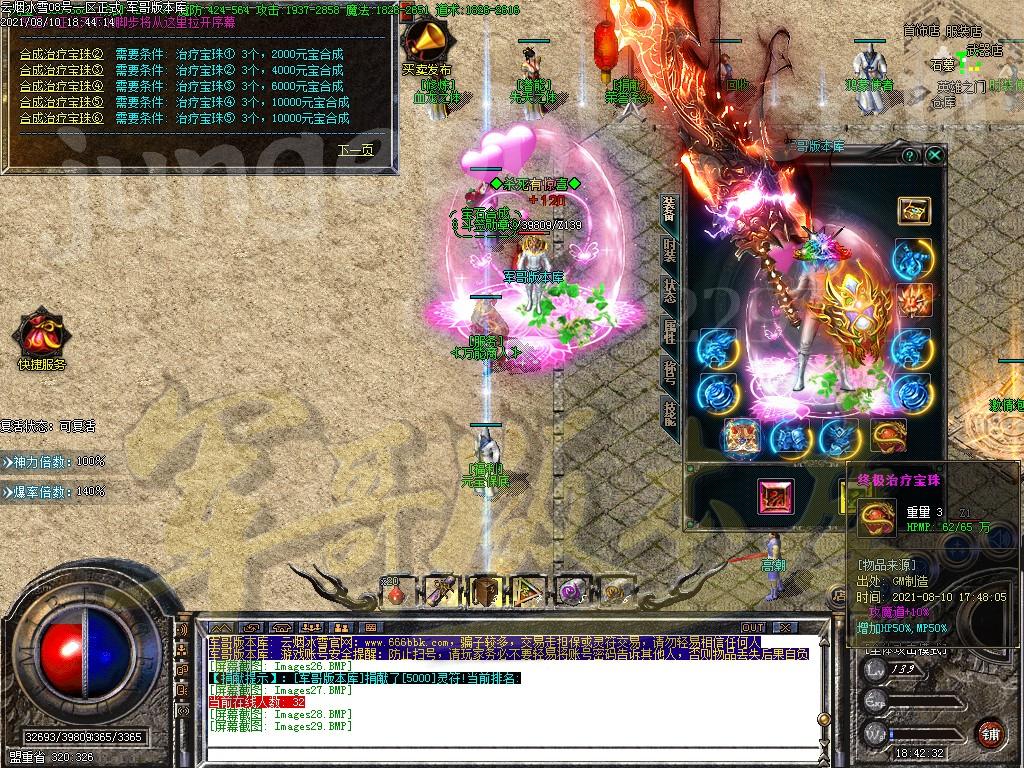
Task: Open the help question-mark button on character panel
Action: [909, 156]
